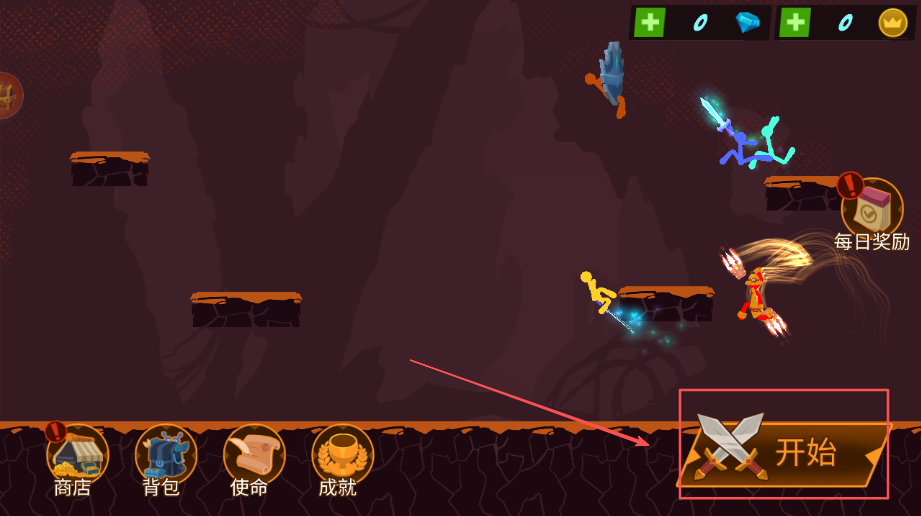Add more gold crowns with plus button

pos(794,22)
